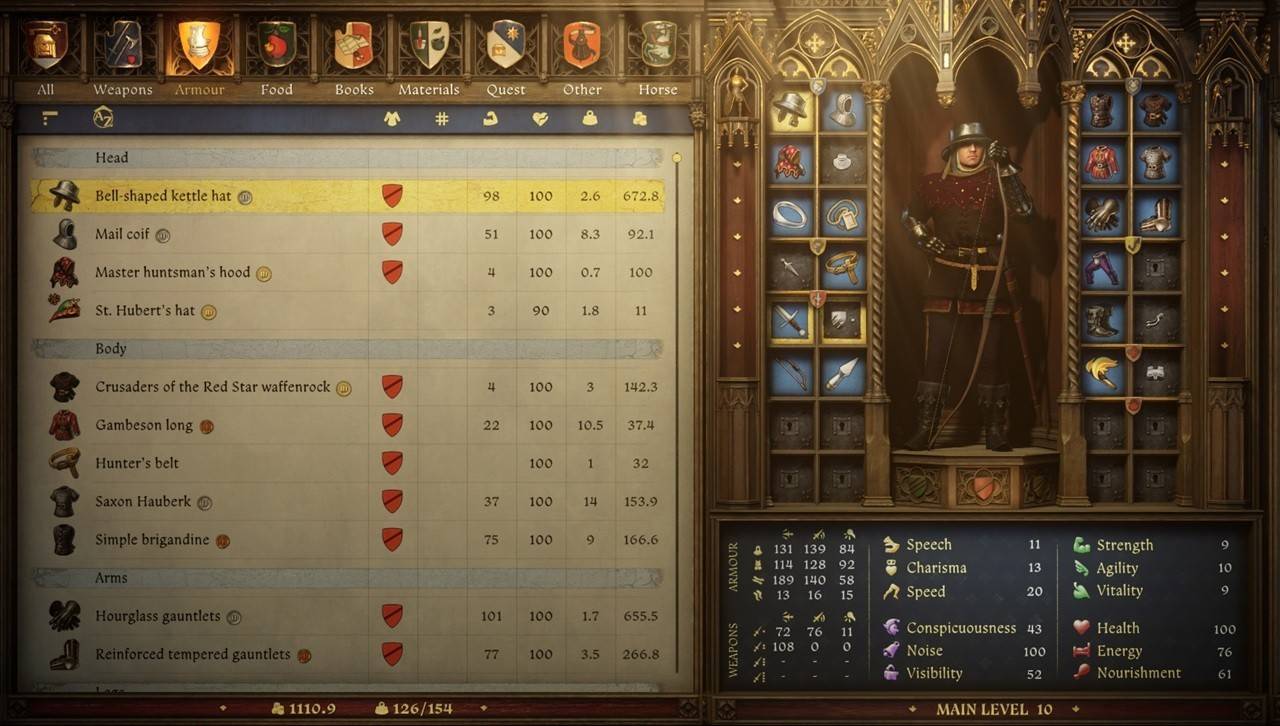Collapse the Head section header
This screenshot has width=1280, height=726.
(x=111, y=157)
